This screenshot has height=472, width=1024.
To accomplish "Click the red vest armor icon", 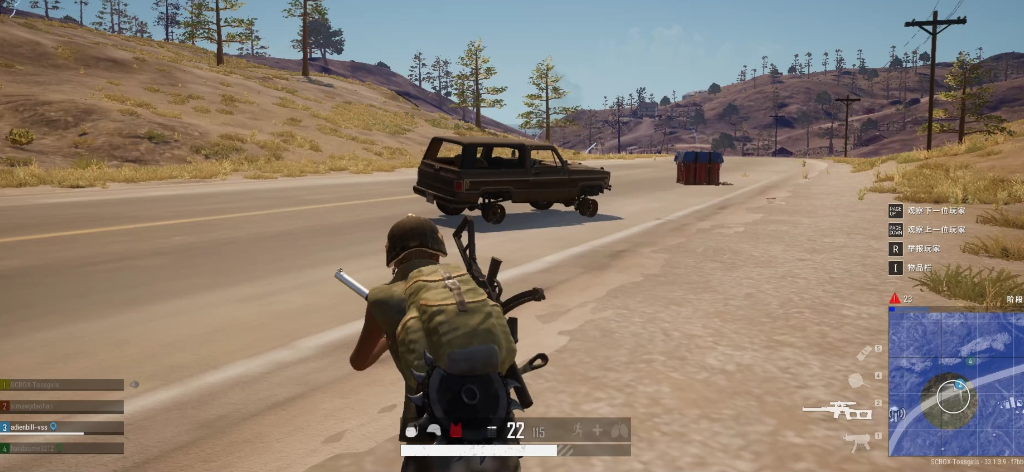I will [455, 431].
